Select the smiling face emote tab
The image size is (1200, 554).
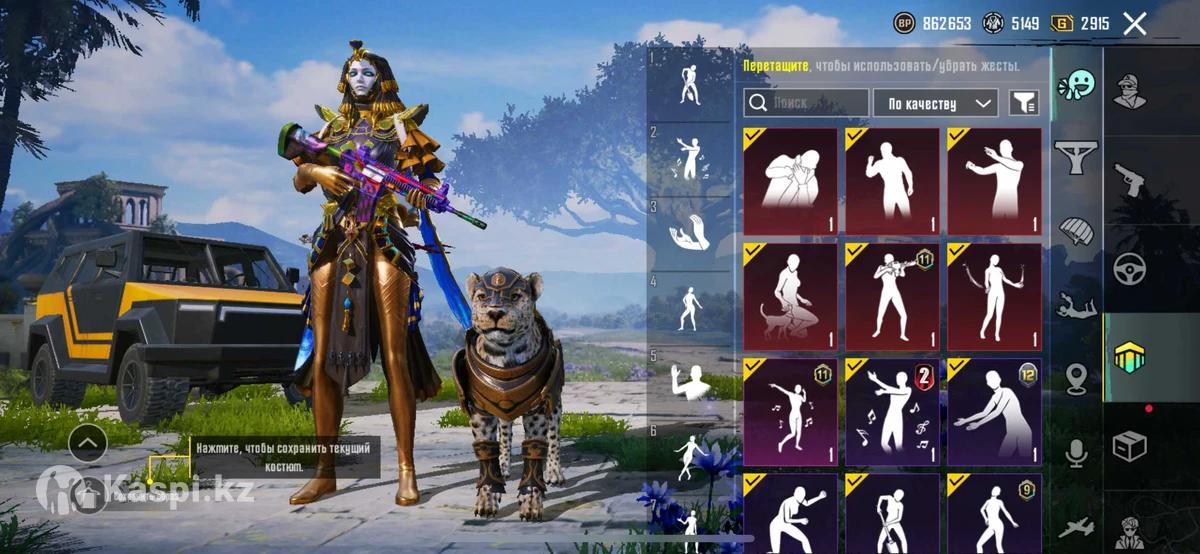pos(1077,85)
